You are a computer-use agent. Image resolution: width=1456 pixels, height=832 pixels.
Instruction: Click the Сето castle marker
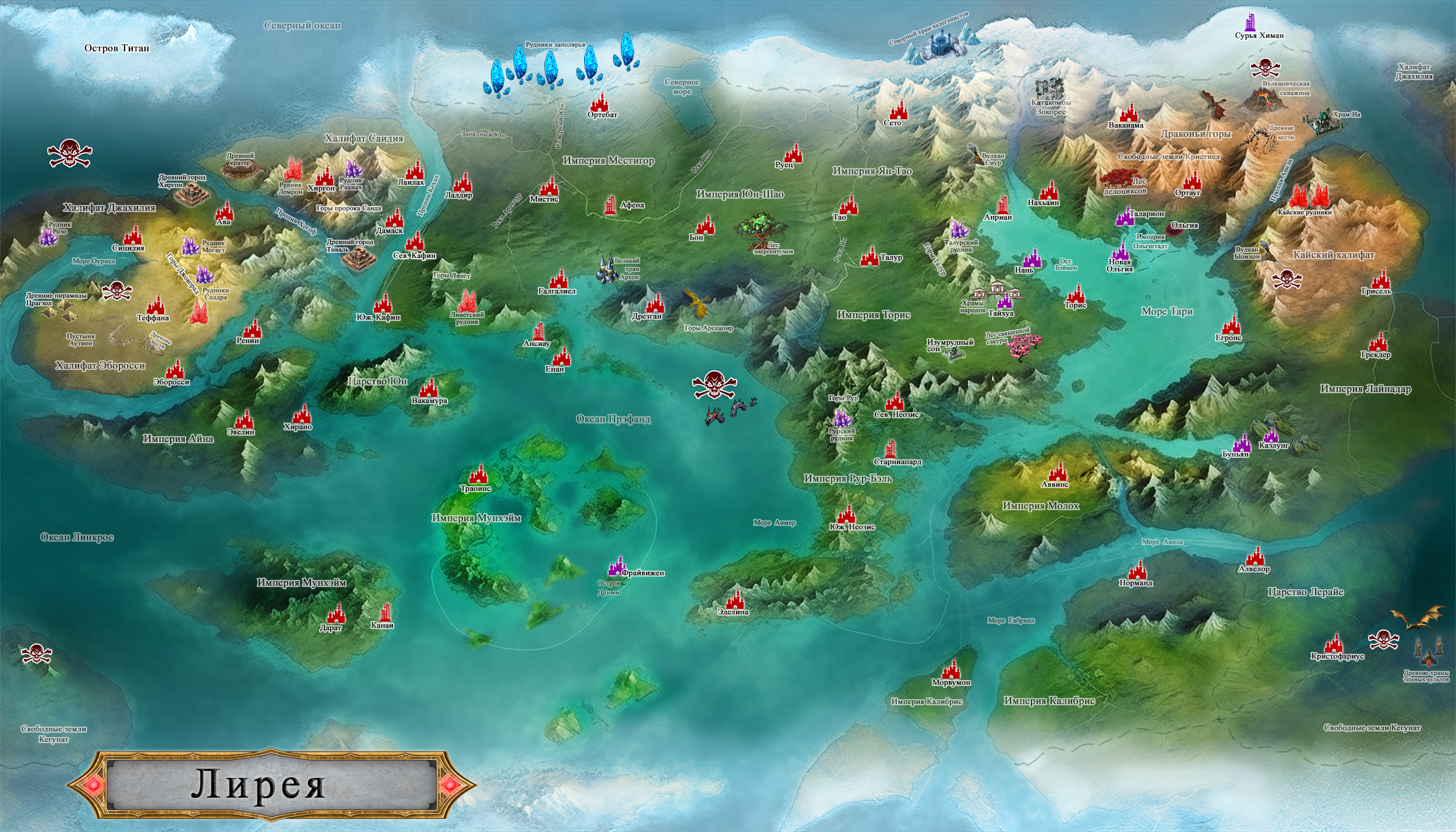coord(898,109)
